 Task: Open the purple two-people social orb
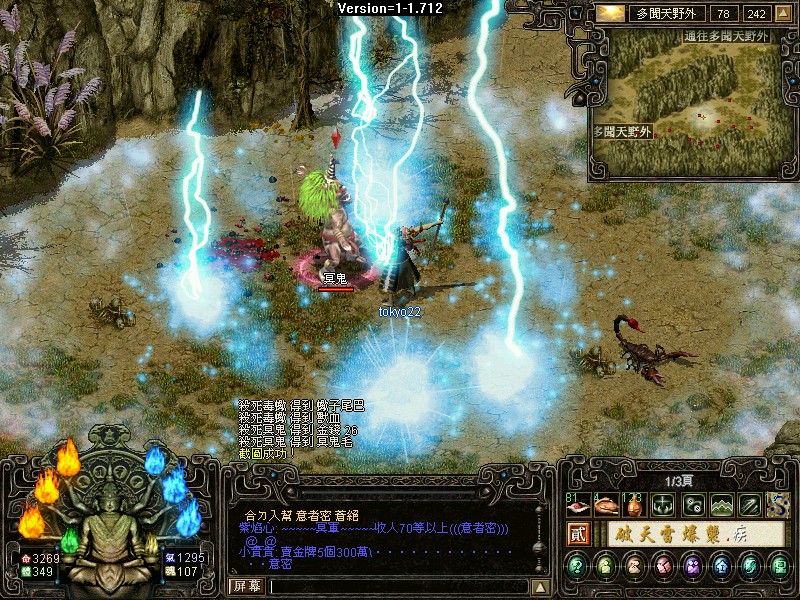[691, 567]
